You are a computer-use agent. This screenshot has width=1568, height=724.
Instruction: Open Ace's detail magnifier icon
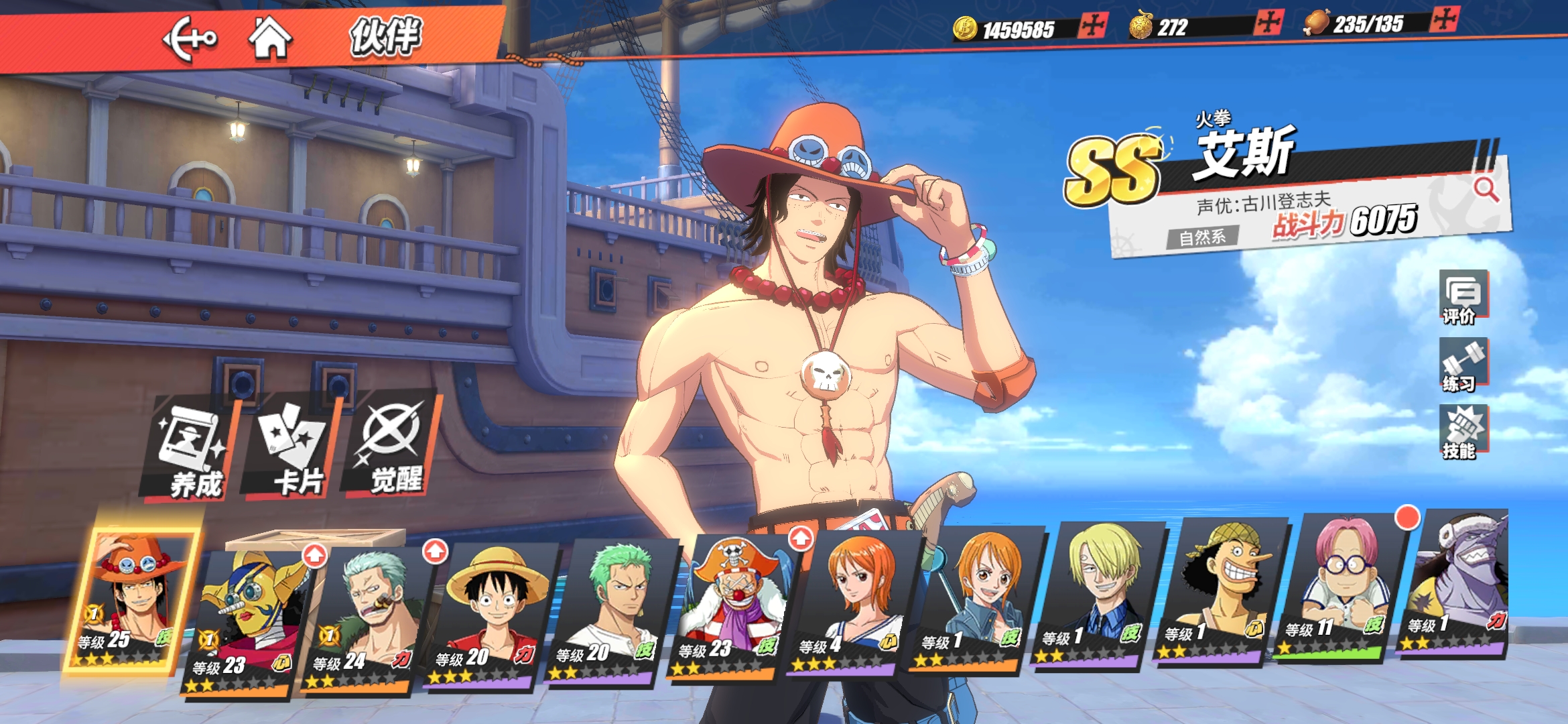pos(1486,190)
